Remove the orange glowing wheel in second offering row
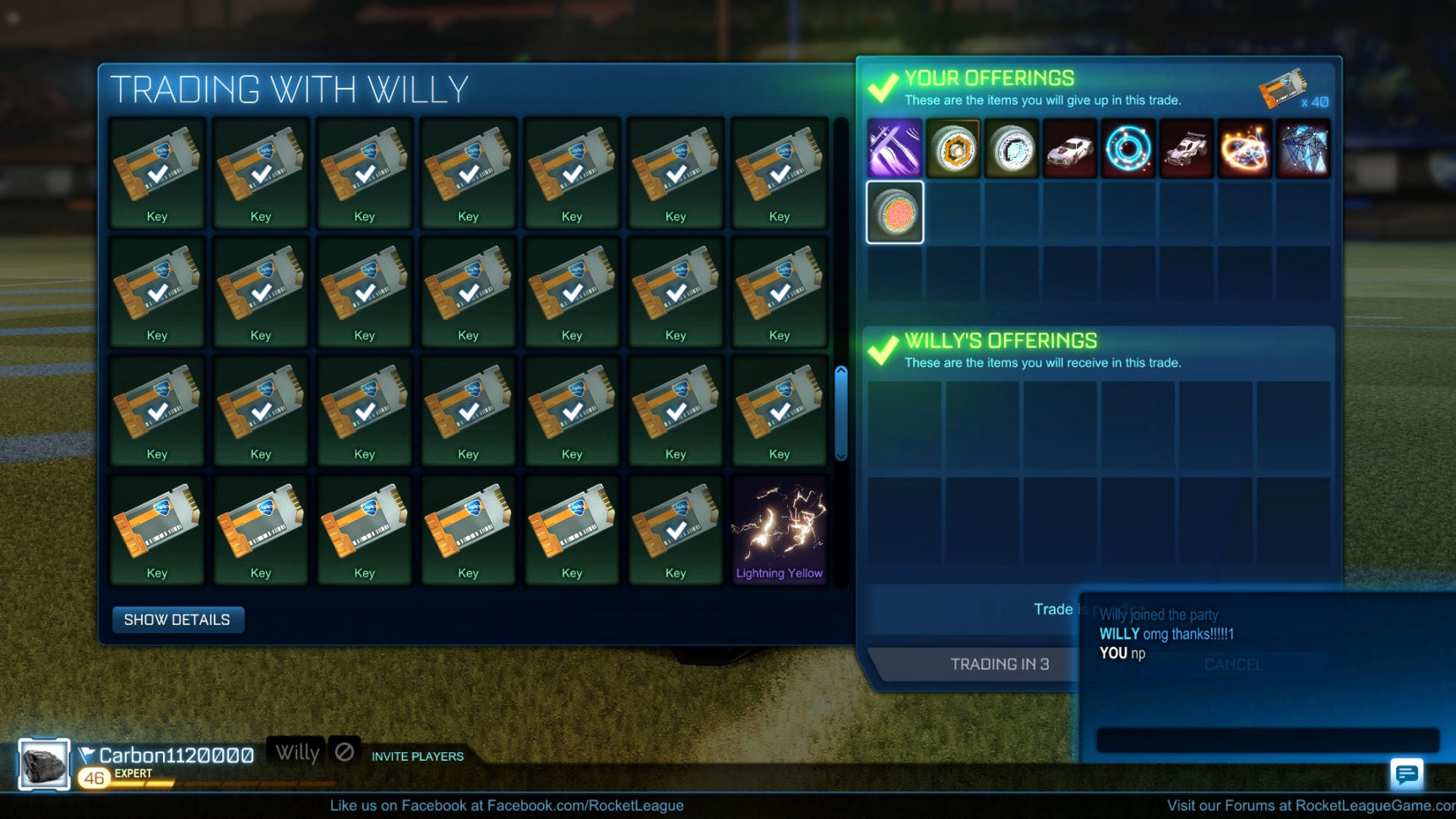 (894, 212)
